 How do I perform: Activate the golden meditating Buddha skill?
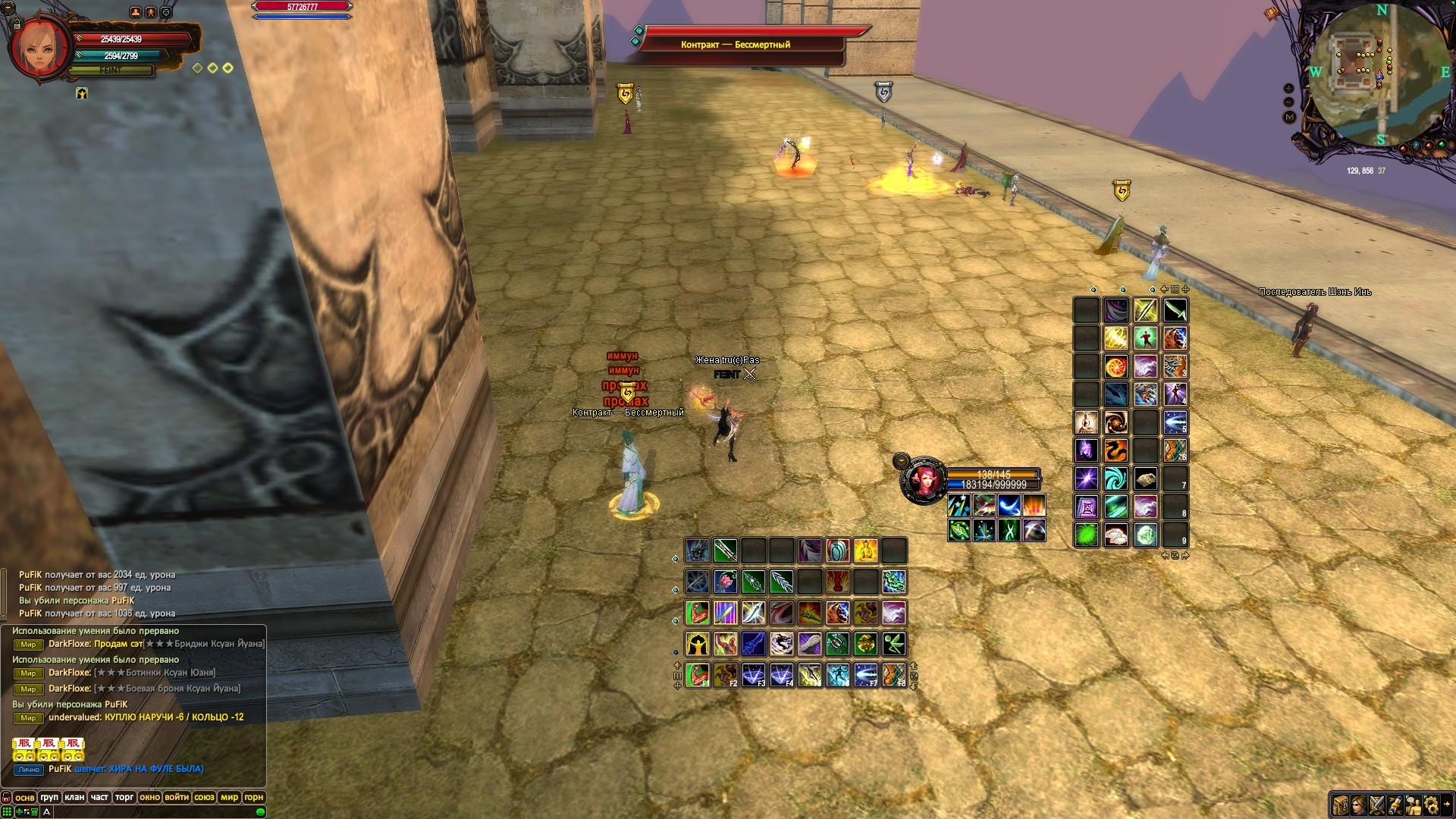pyautogui.click(x=865, y=551)
